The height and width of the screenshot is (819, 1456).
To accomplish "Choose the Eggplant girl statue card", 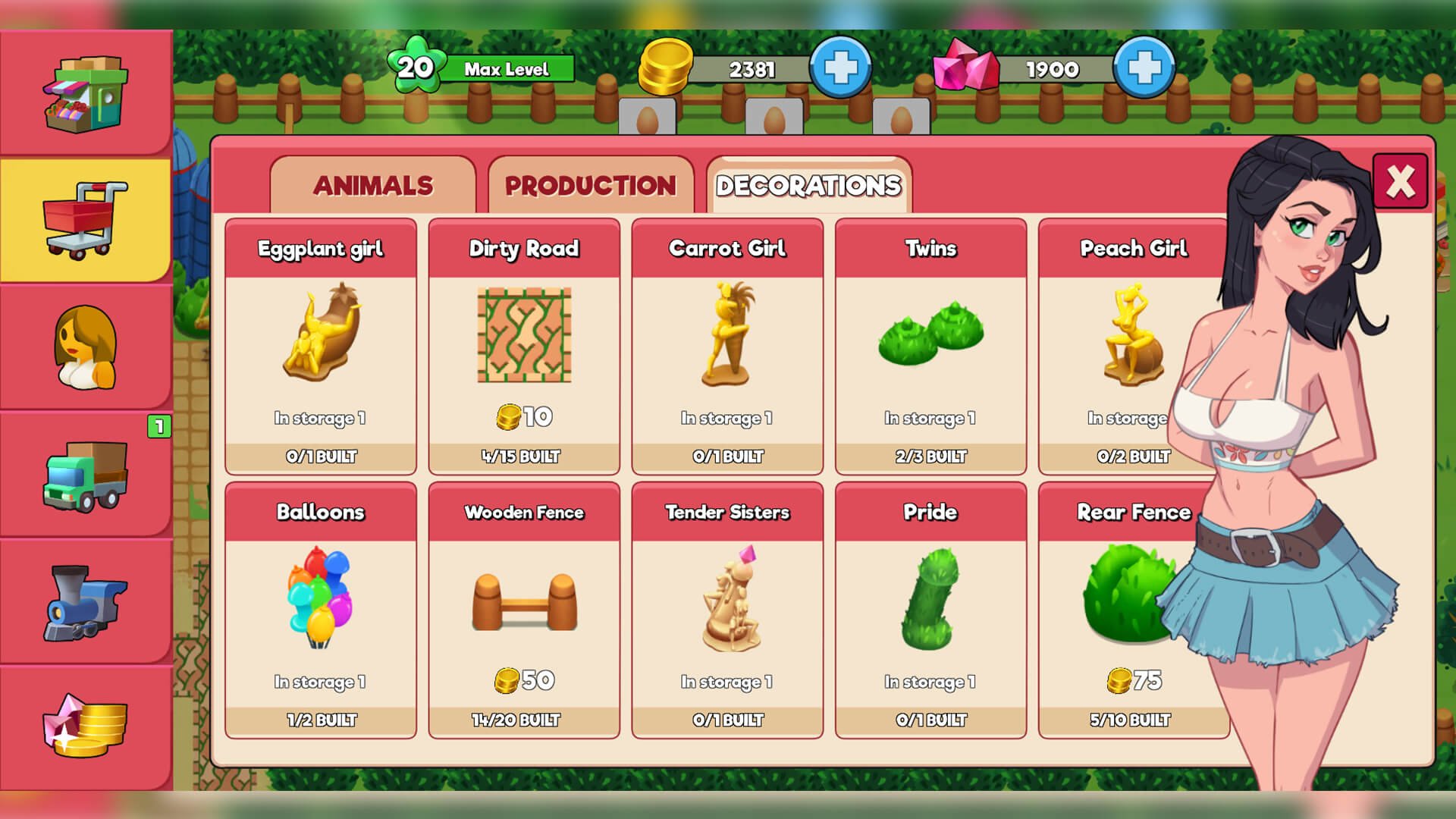I will (x=321, y=347).
